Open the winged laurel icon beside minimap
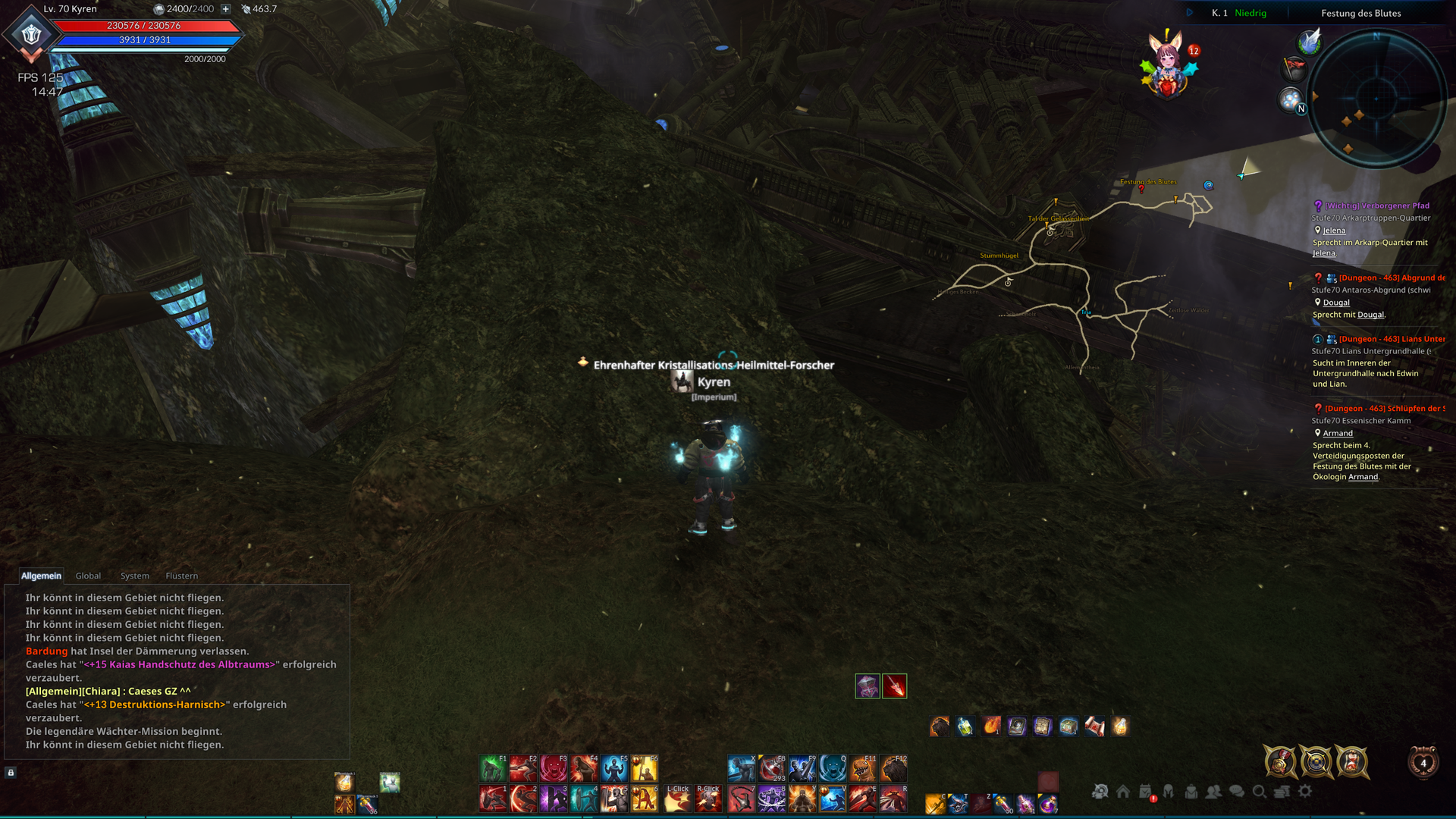 coord(1310,42)
